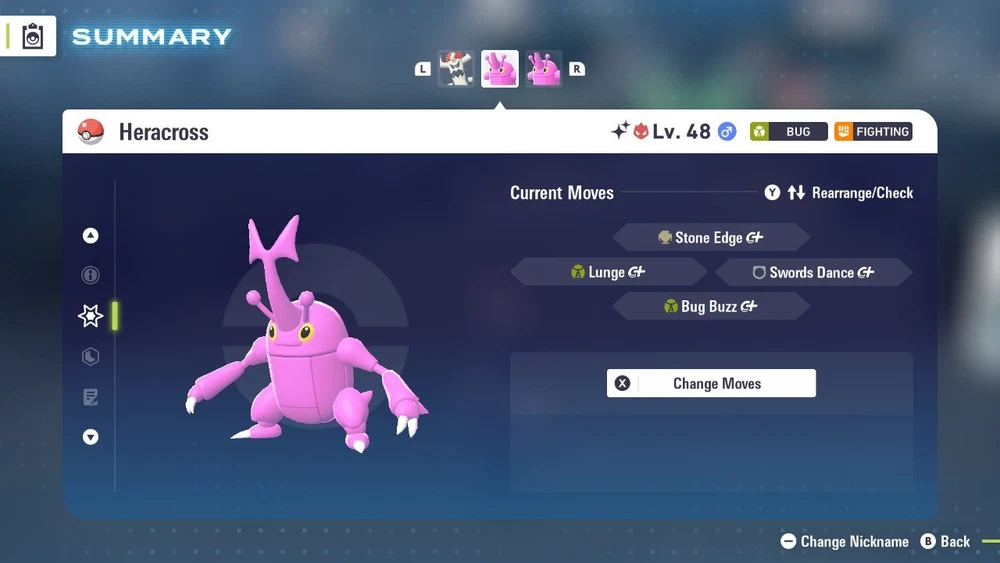The width and height of the screenshot is (1000, 563).
Task: Show the moves page star tab
Action: (91, 316)
